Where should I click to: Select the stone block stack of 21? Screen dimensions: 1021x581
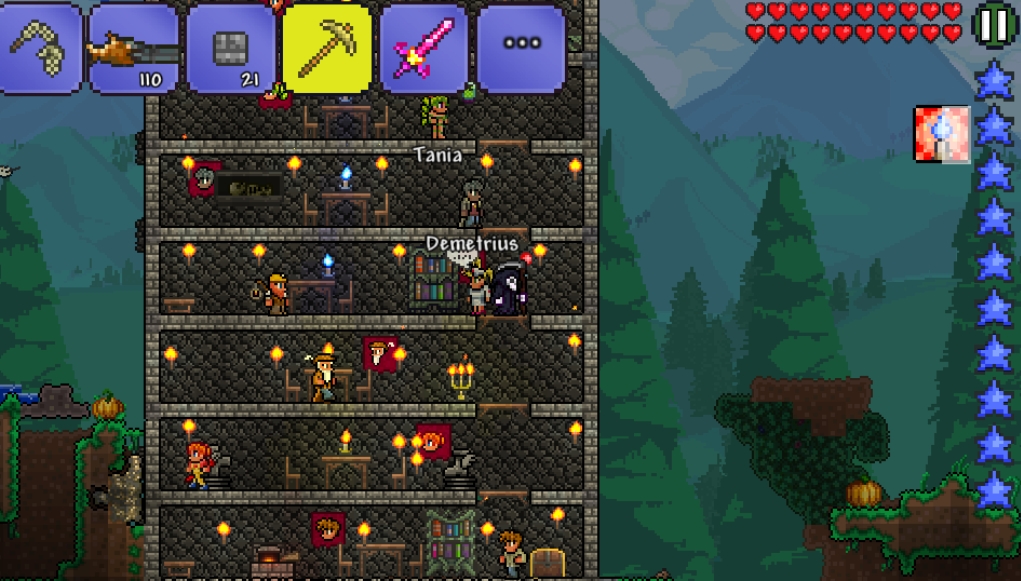(231, 48)
